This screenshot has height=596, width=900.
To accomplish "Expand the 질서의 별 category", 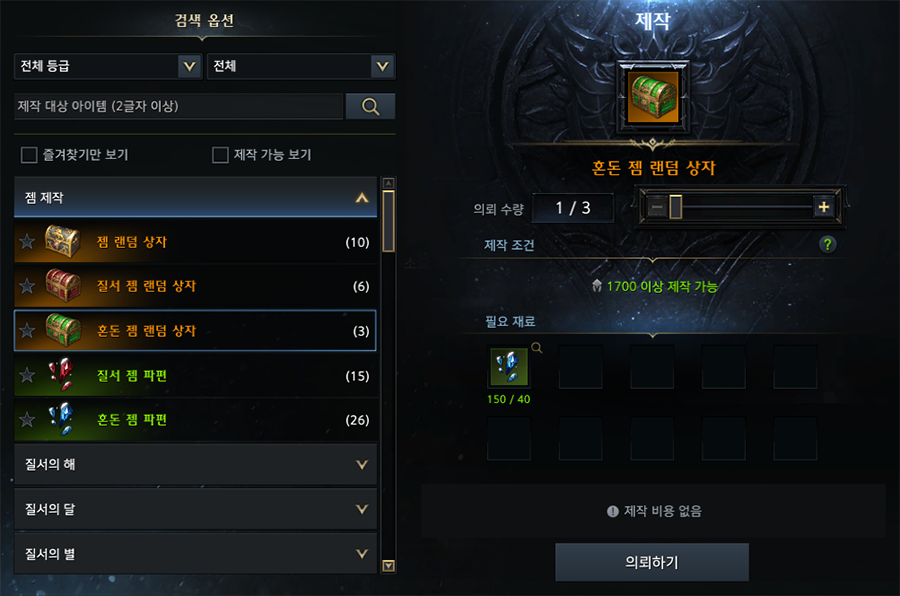I will (x=195, y=553).
